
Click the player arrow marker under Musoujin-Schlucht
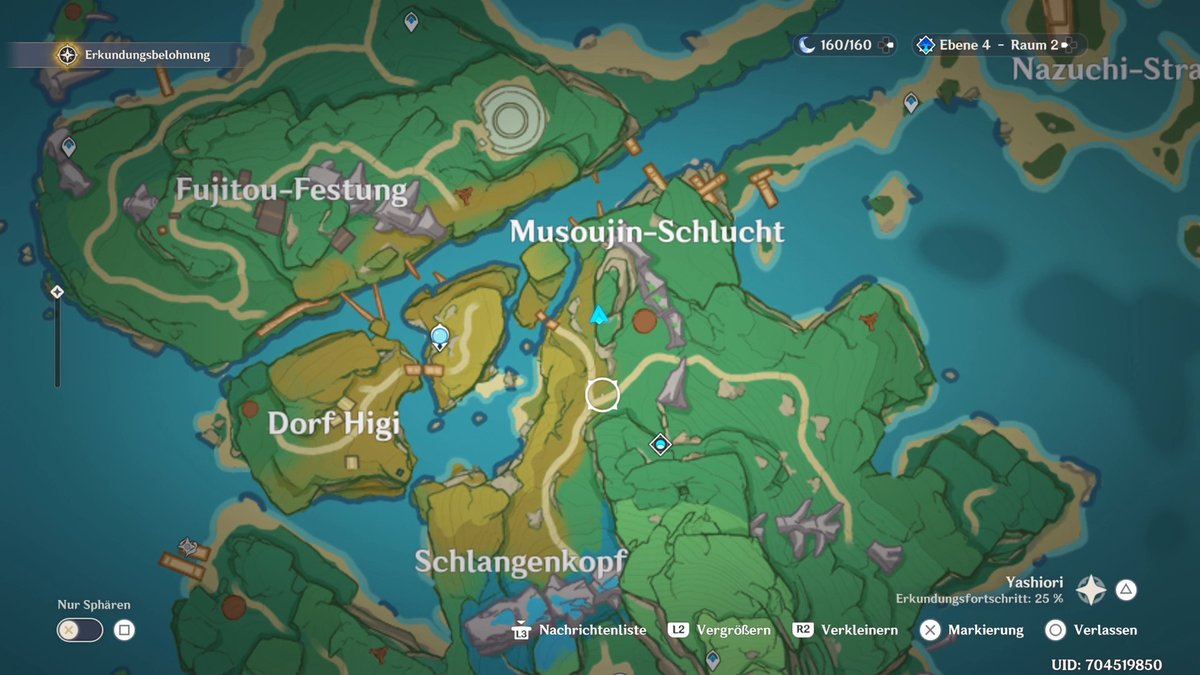coord(599,316)
